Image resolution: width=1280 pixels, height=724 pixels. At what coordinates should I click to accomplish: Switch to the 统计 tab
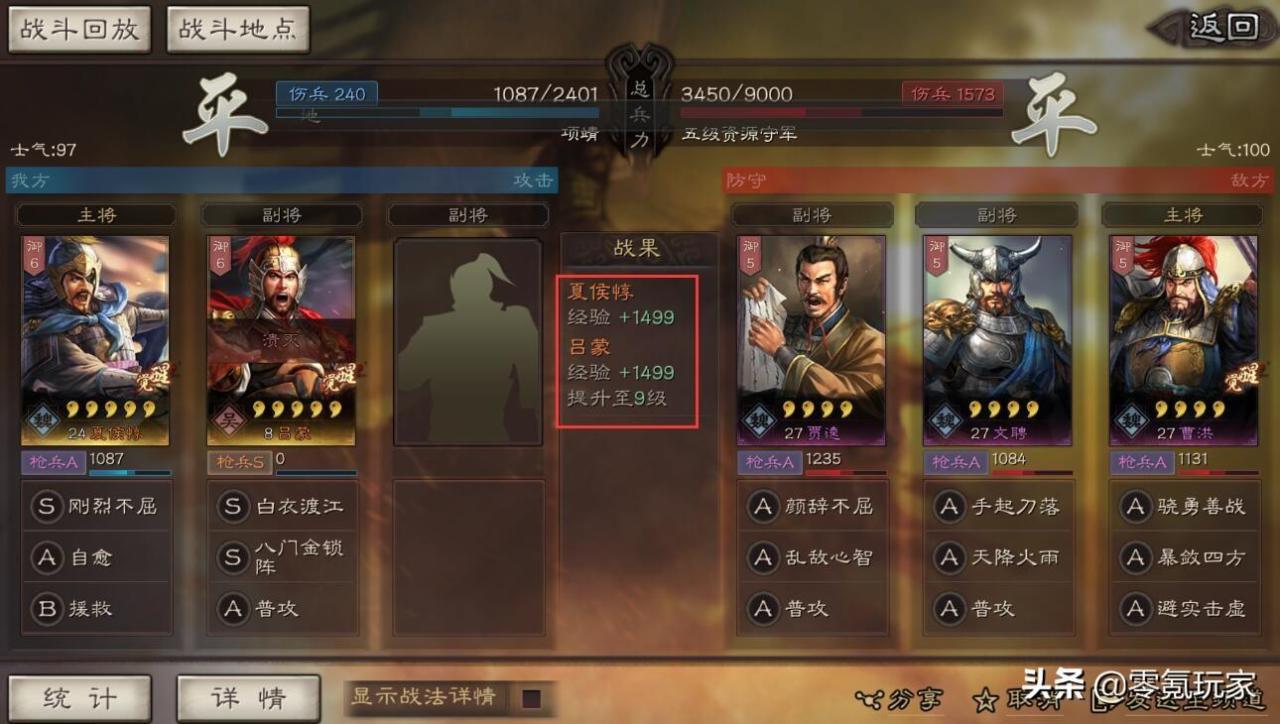[80, 697]
